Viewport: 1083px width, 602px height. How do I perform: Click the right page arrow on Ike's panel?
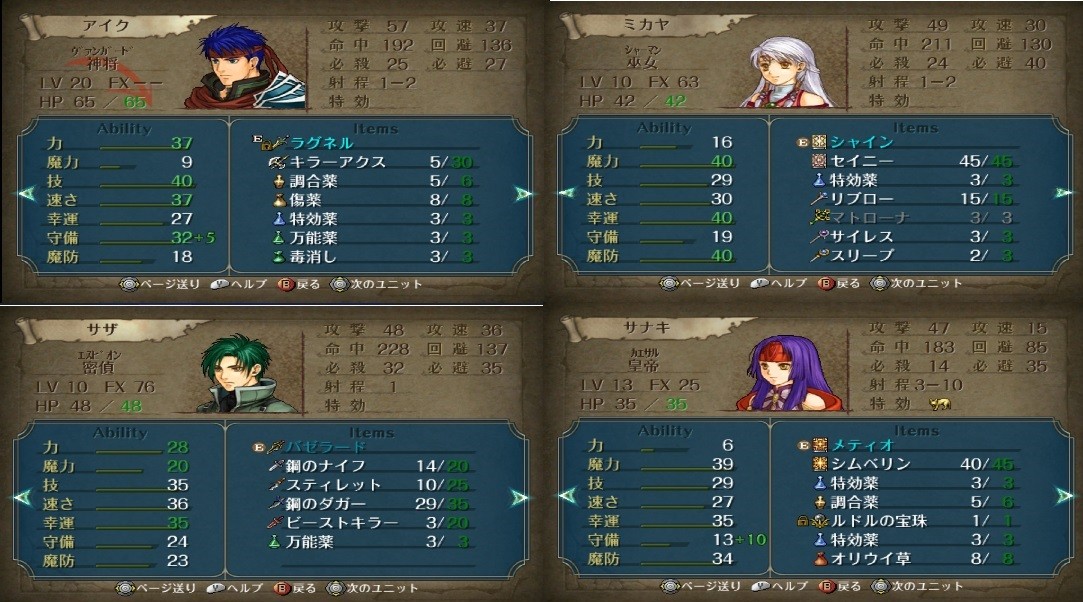(x=521, y=193)
